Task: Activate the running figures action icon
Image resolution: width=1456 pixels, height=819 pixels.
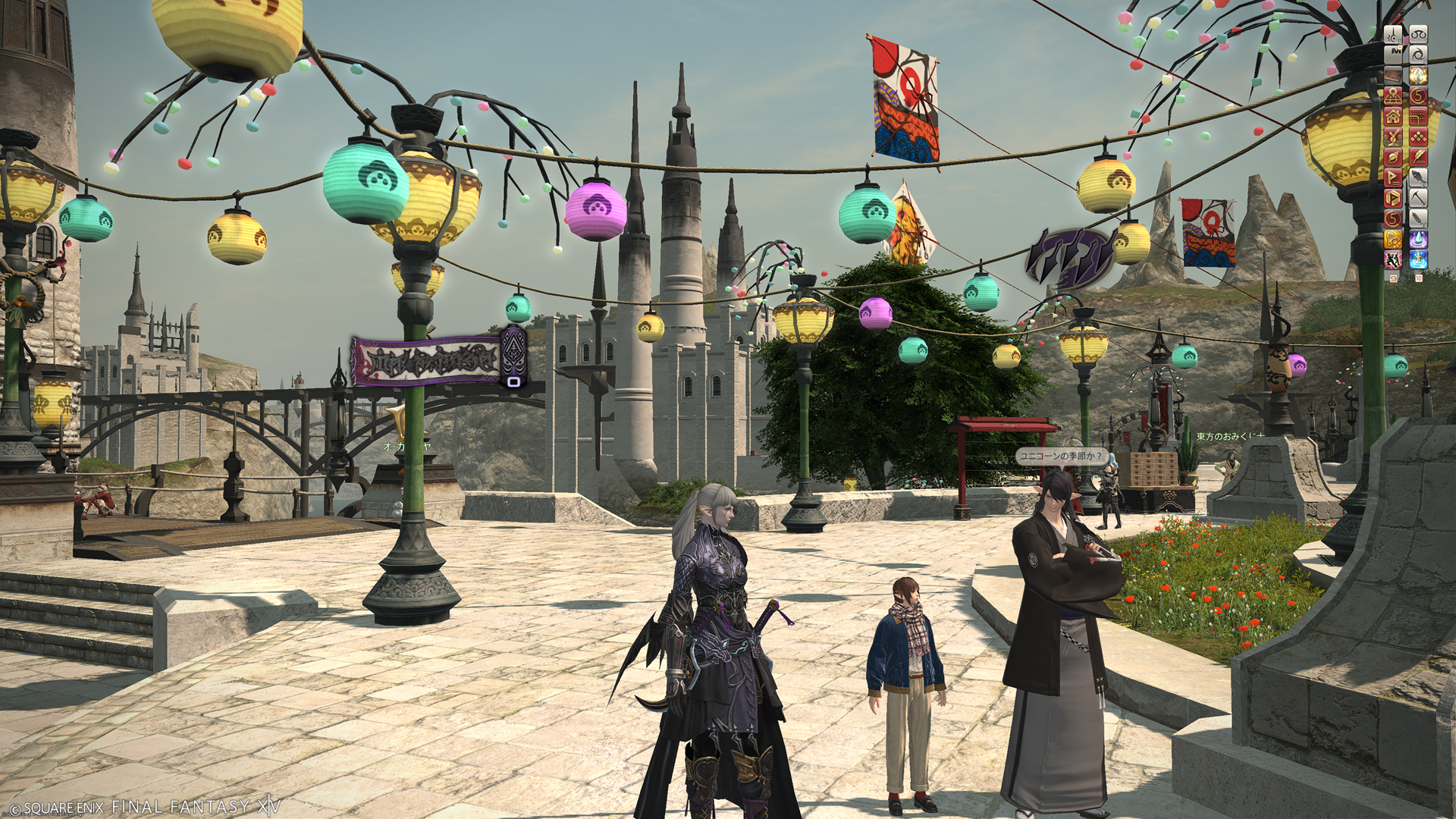Action: [x=1393, y=259]
